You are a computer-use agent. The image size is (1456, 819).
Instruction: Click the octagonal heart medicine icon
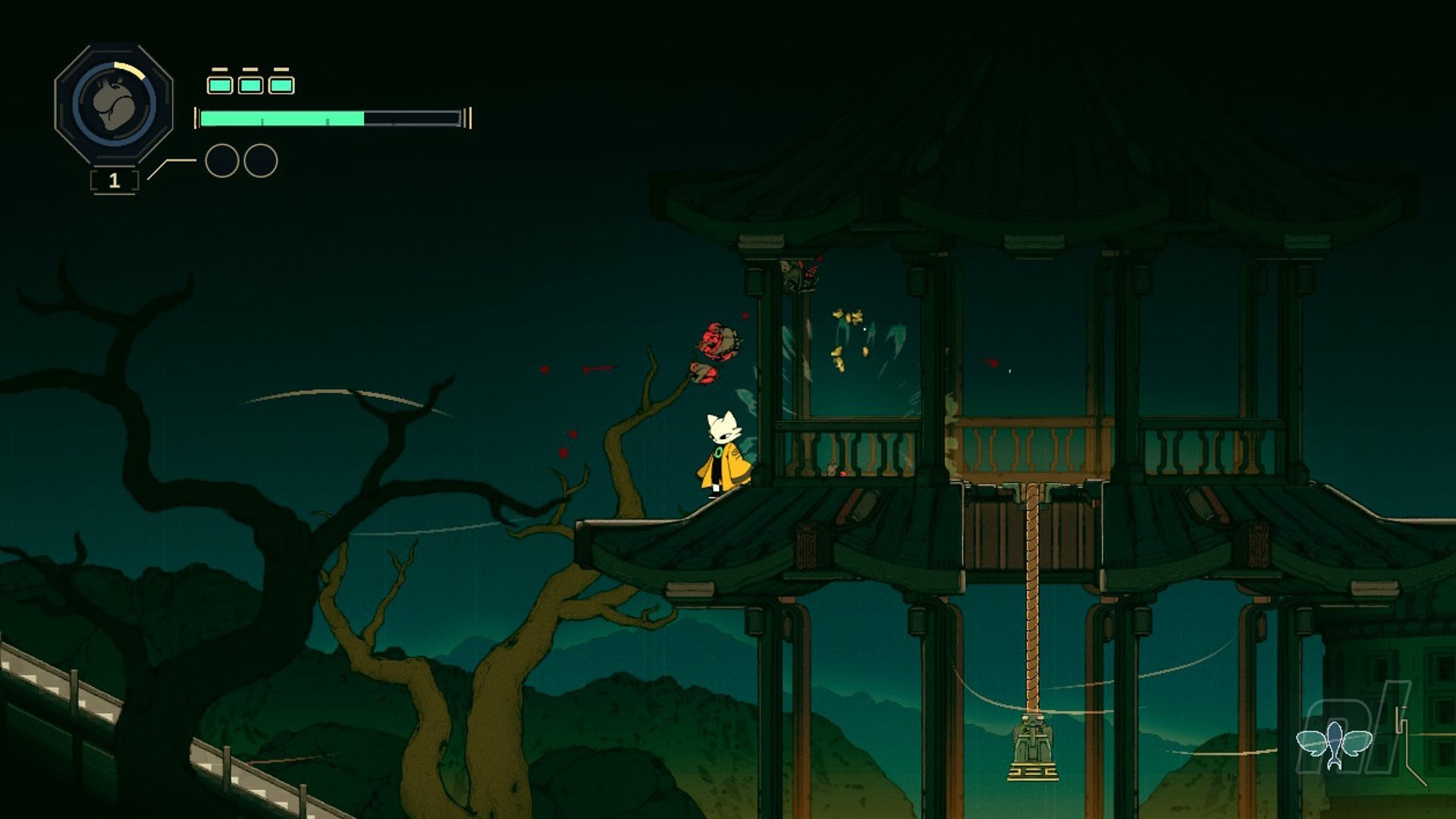tap(114, 104)
